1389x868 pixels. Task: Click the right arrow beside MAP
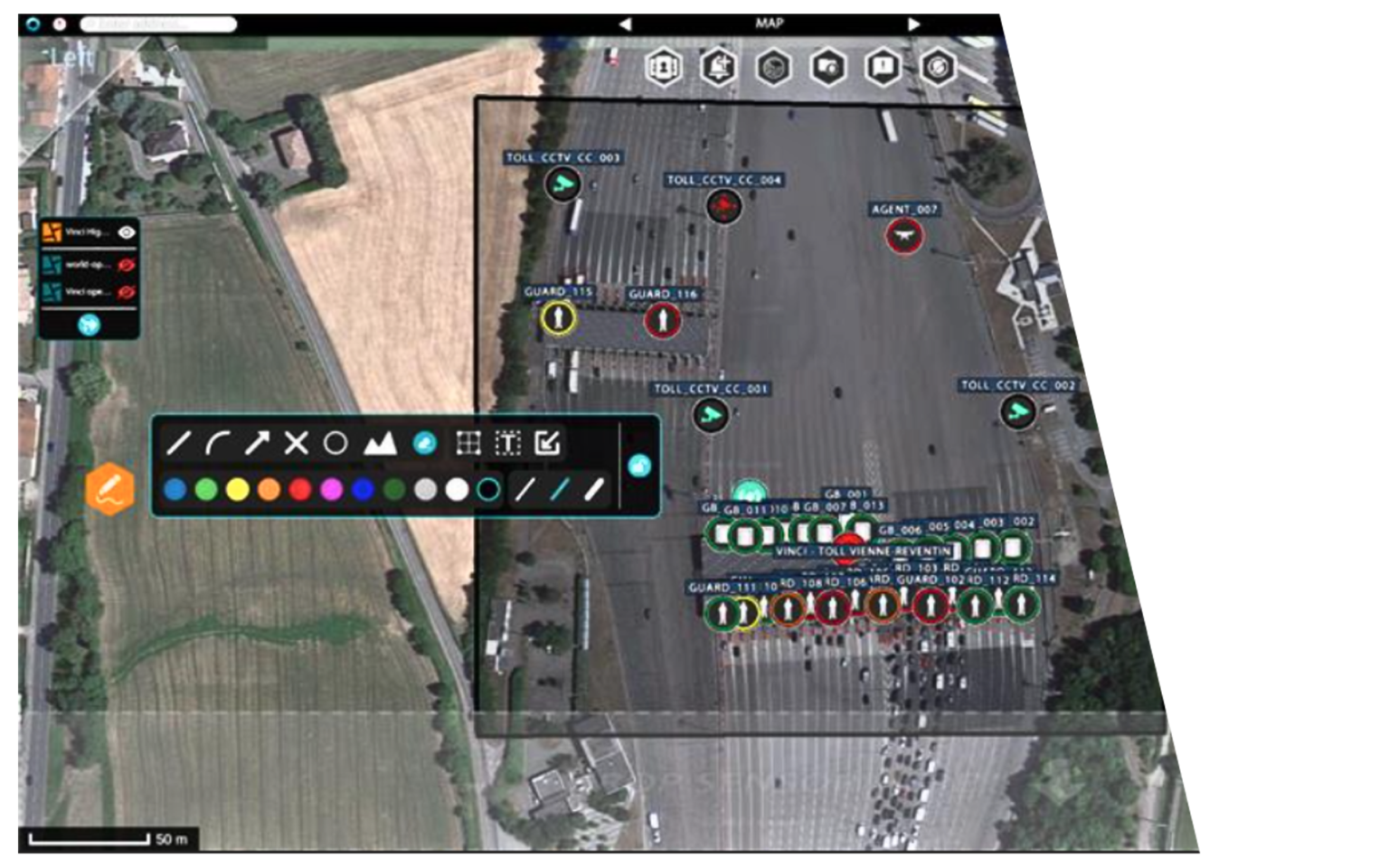pyautogui.click(x=913, y=24)
